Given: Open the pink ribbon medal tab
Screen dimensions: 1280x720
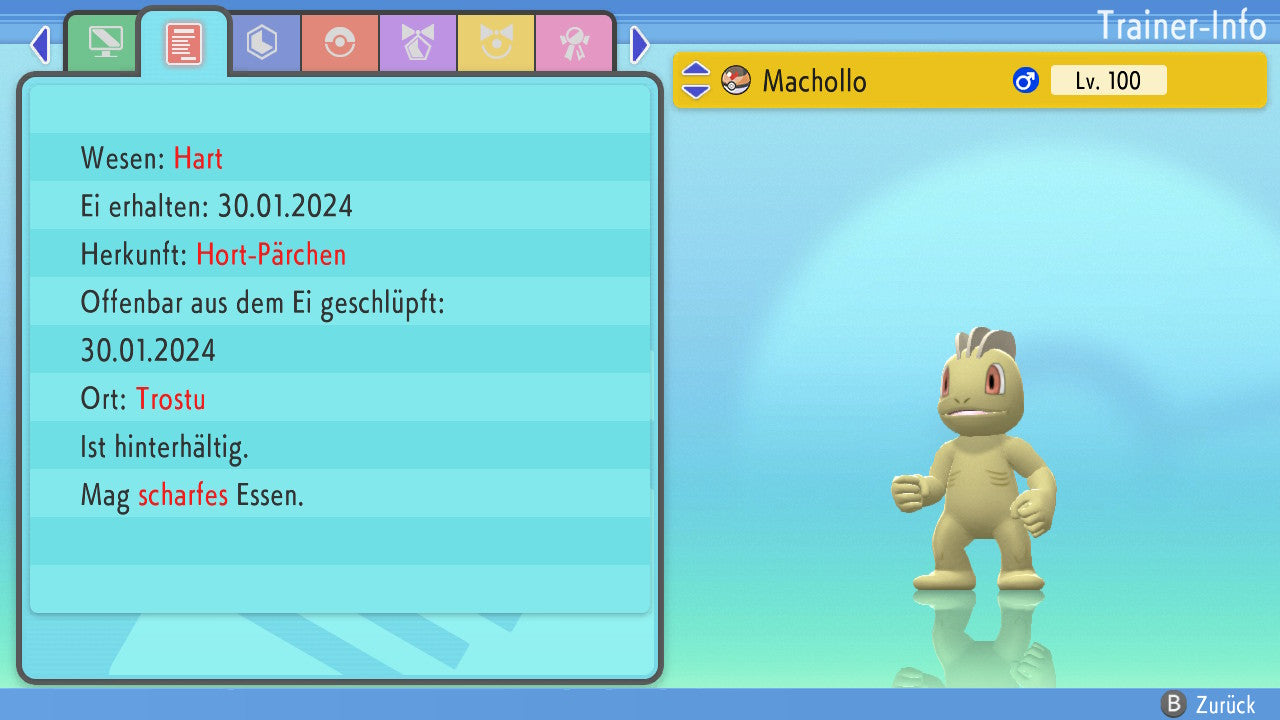Looking at the screenshot, I should (x=574, y=43).
